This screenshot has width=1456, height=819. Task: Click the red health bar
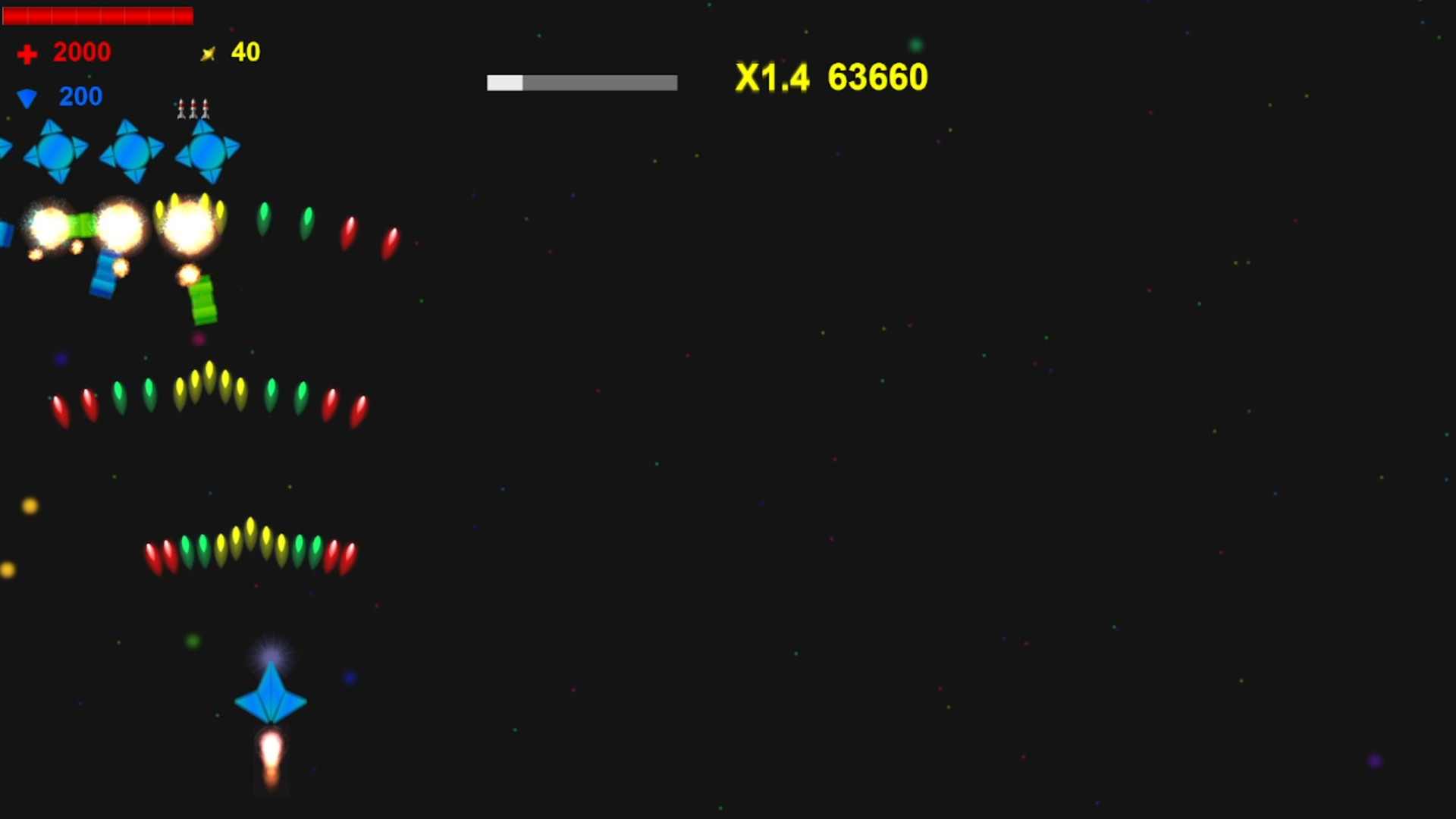[x=99, y=15]
